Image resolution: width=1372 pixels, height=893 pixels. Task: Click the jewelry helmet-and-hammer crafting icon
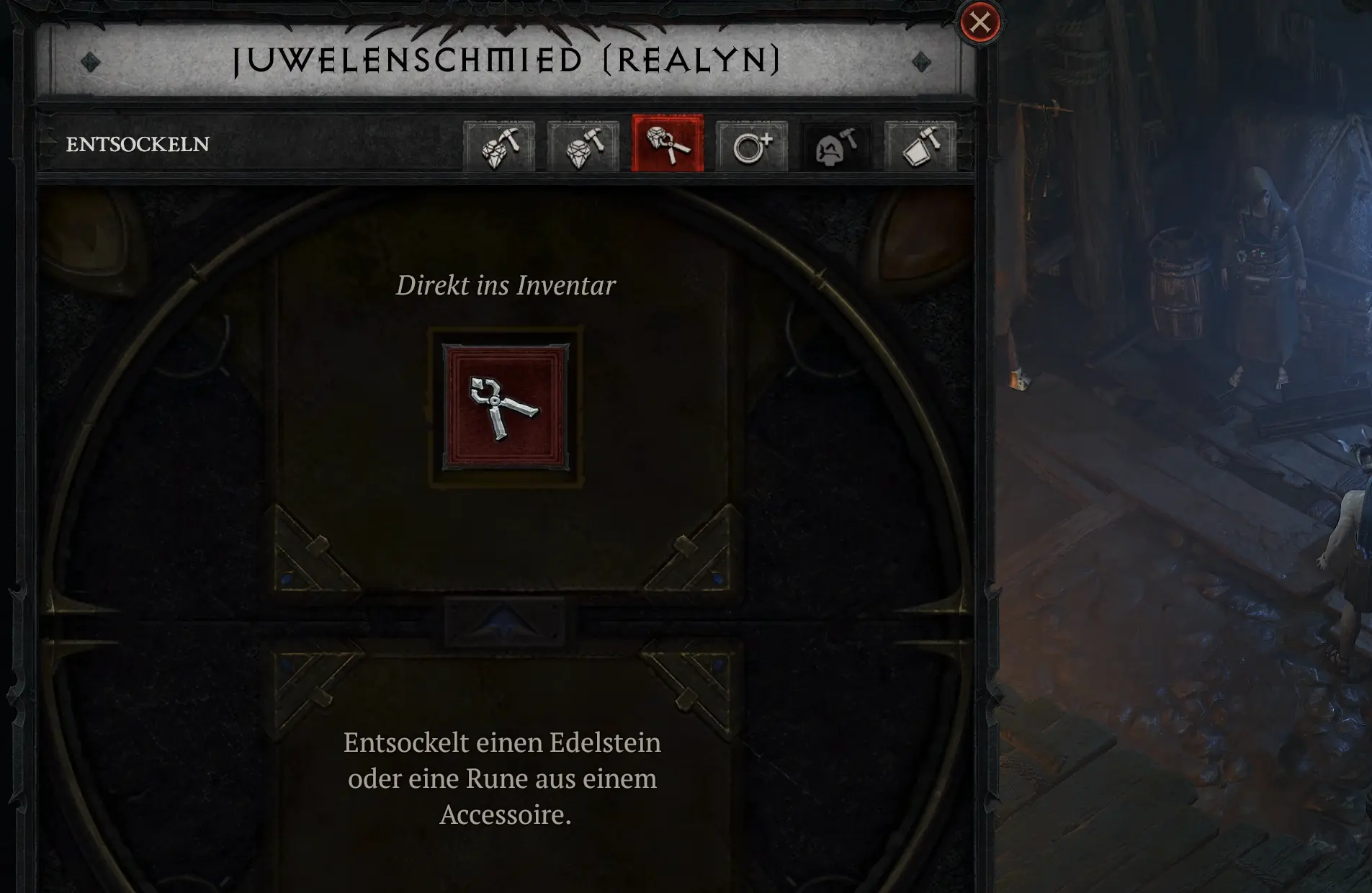pos(834,145)
